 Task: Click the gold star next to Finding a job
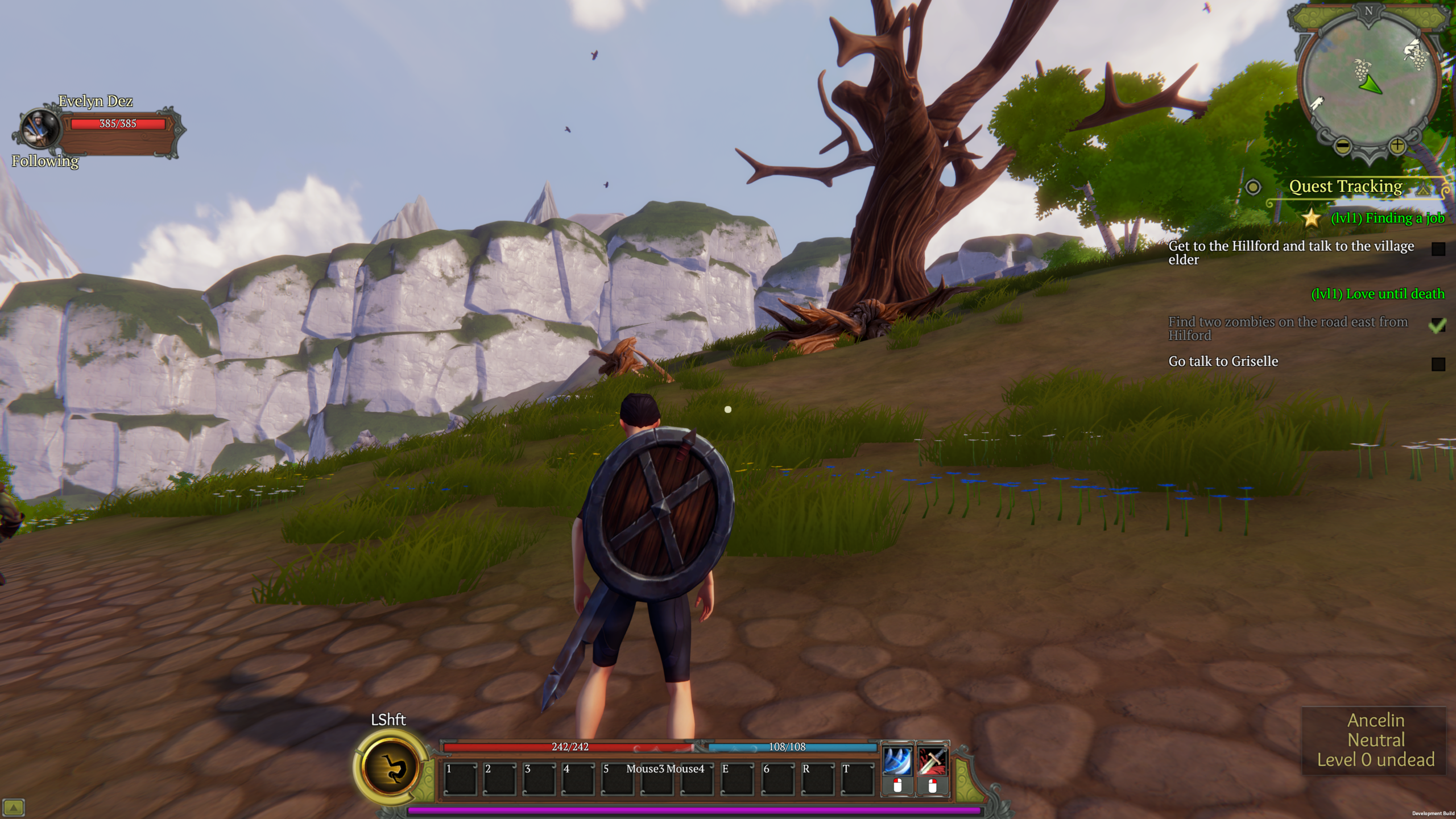click(x=1312, y=218)
